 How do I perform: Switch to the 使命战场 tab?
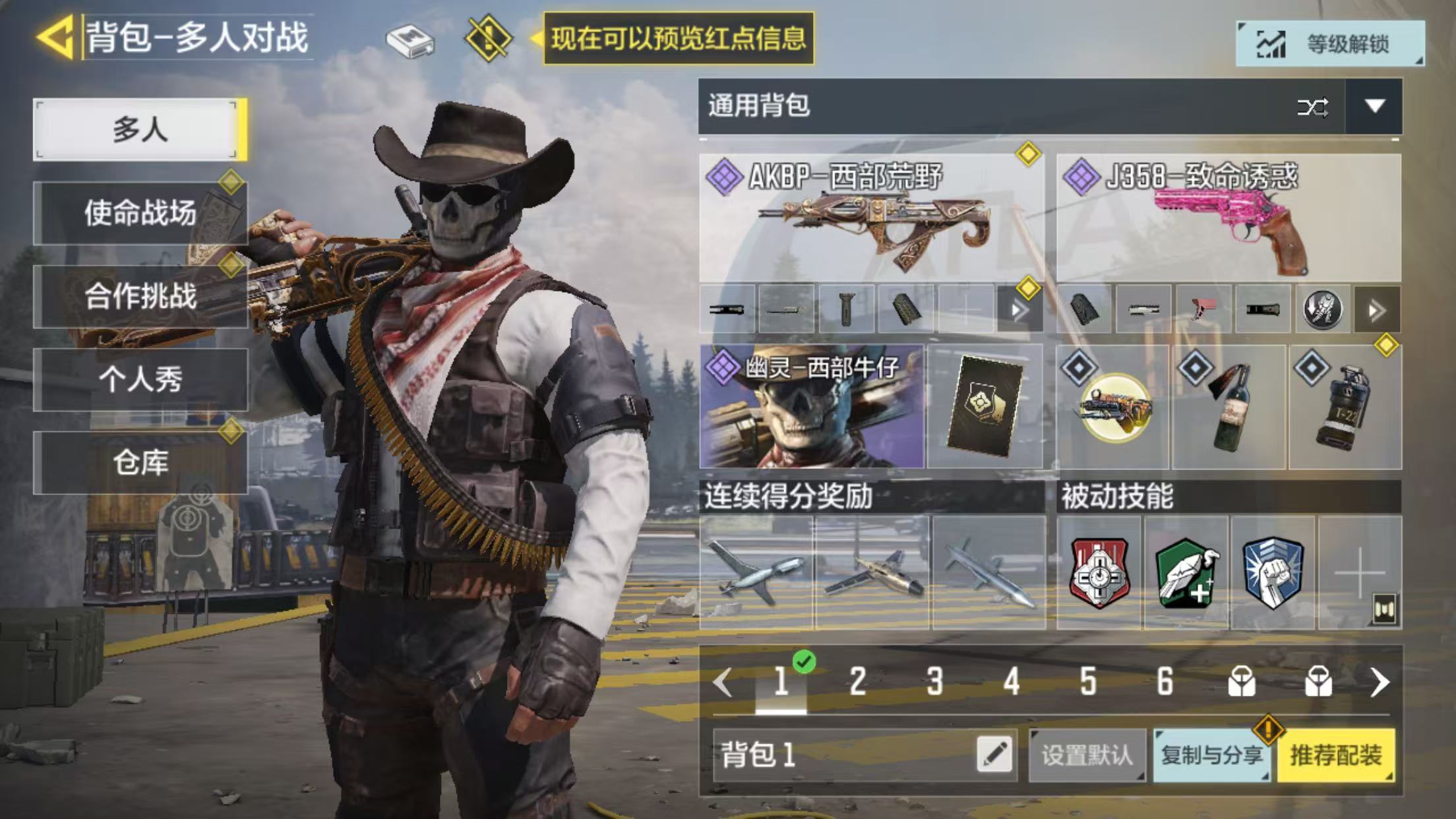(140, 213)
